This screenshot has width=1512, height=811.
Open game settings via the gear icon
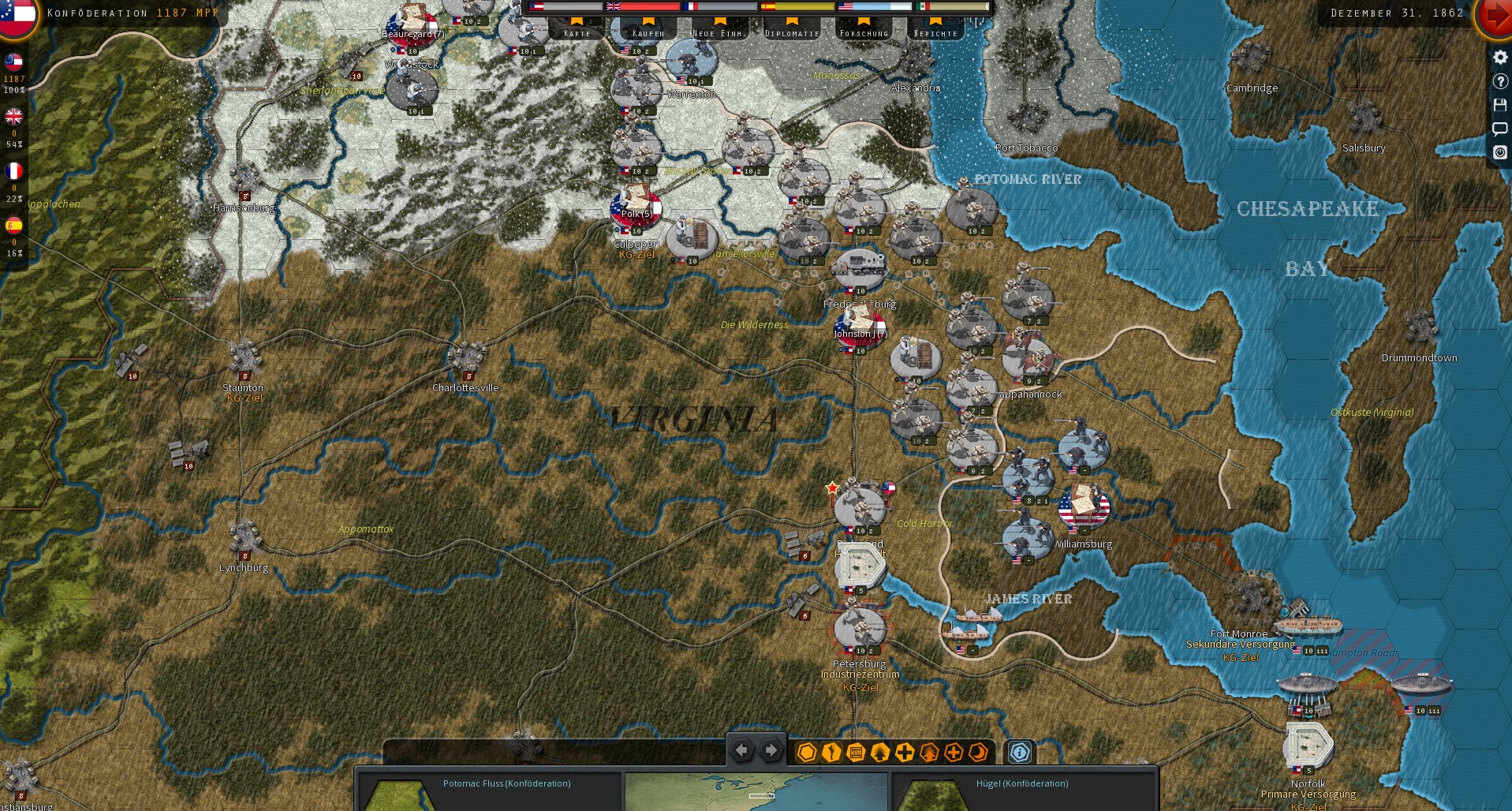pyautogui.click(x=1501, y=58)
